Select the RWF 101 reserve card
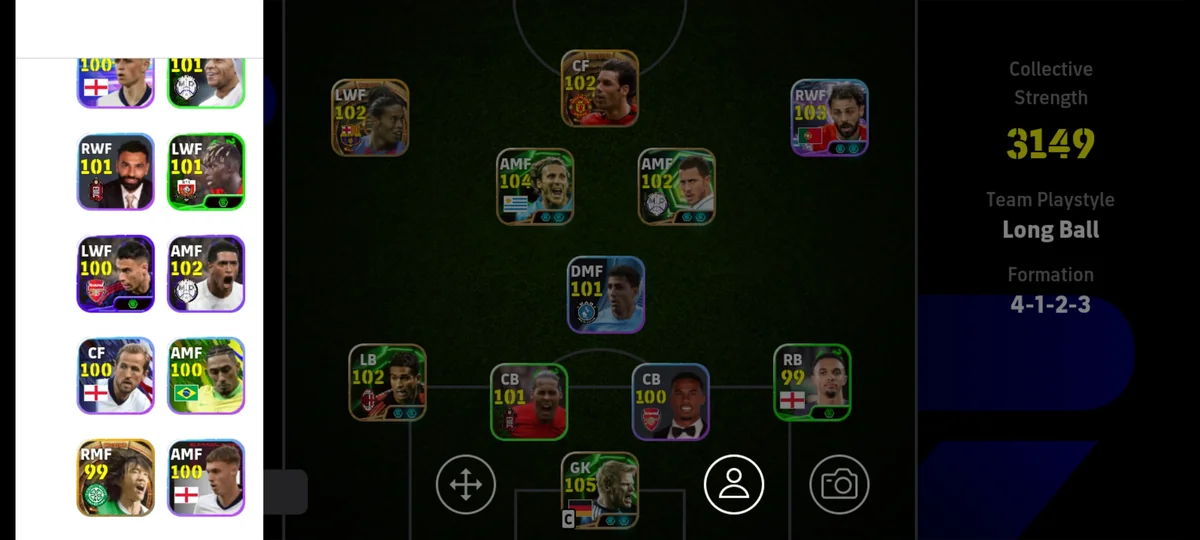 116,172
